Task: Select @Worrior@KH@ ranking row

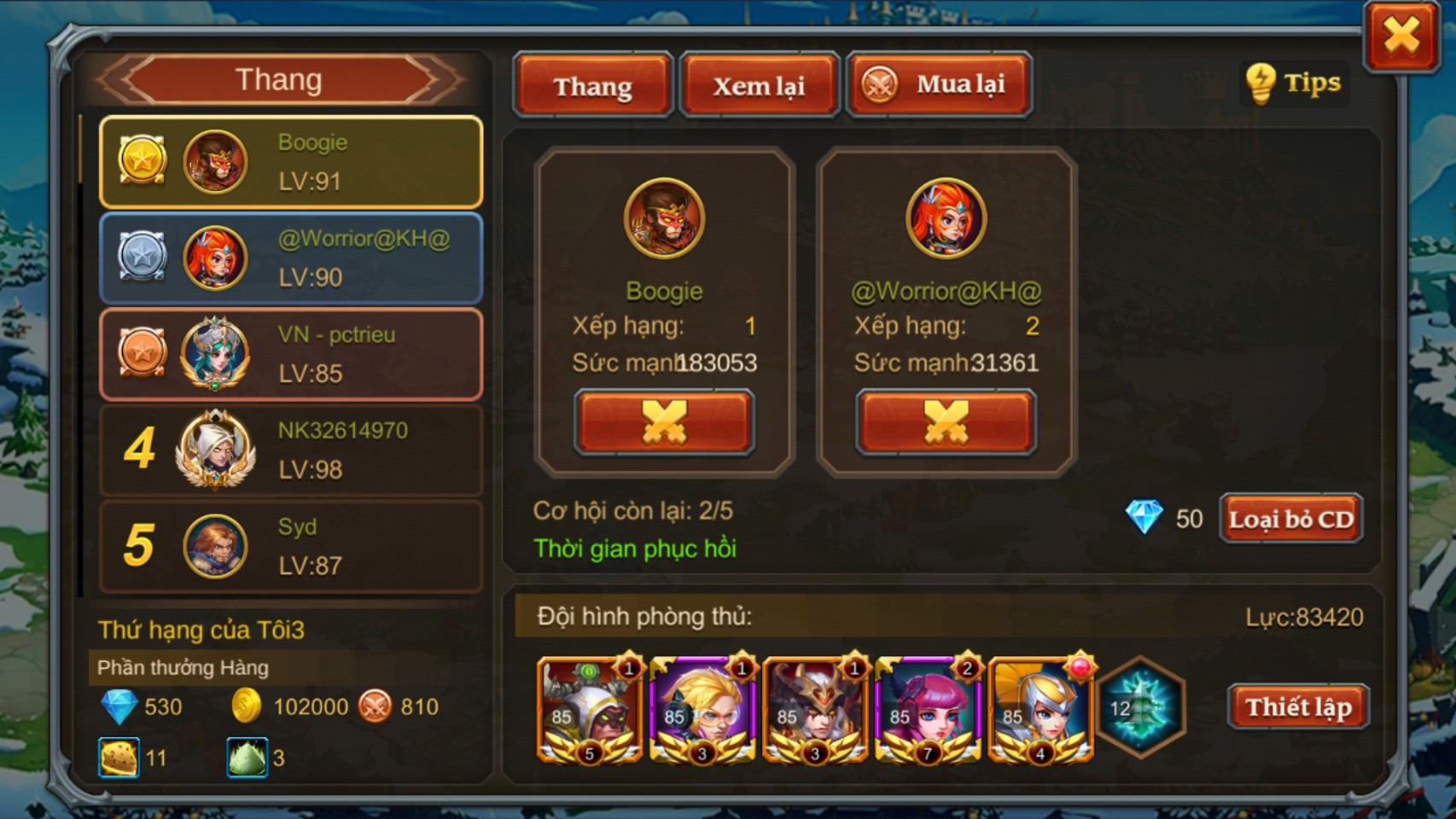Action: coord(291,258)
